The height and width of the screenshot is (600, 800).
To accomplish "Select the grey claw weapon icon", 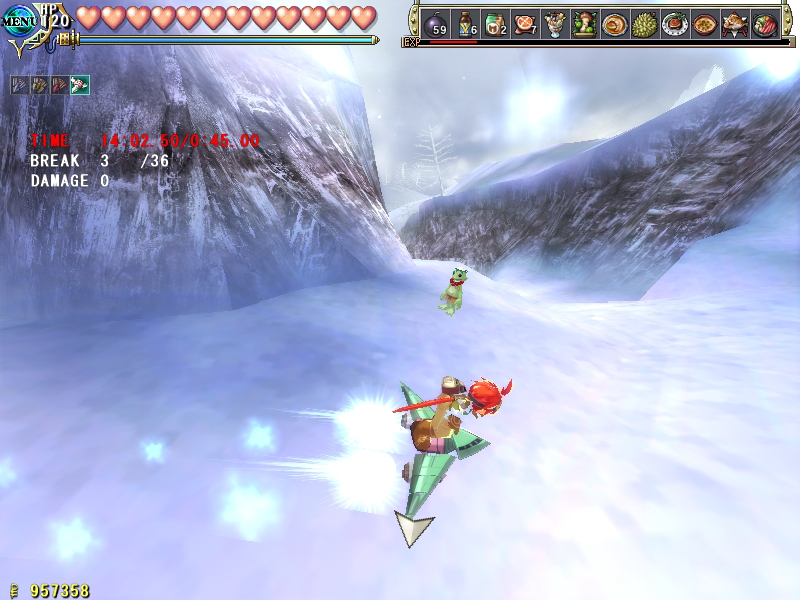I will [x=20, y=85].
